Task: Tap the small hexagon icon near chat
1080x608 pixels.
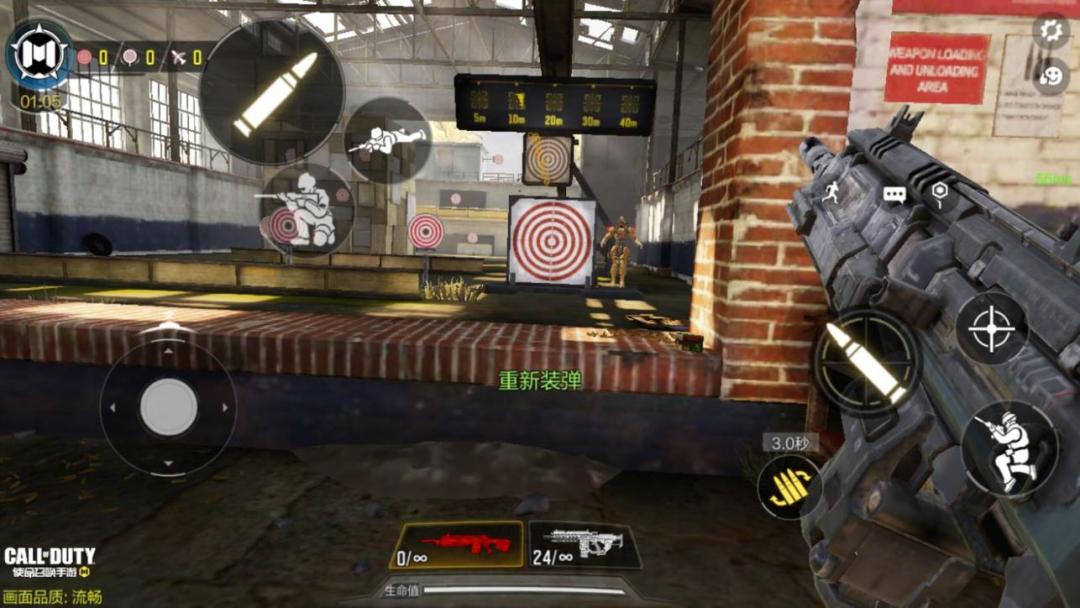Action: [x=939, y=191]
